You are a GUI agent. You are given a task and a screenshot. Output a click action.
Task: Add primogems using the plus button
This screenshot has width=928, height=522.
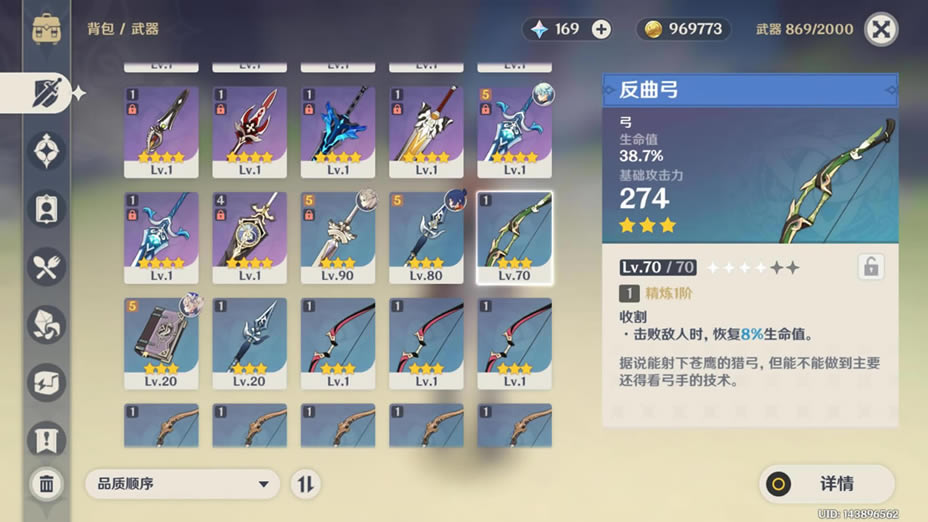click(601, 29)
